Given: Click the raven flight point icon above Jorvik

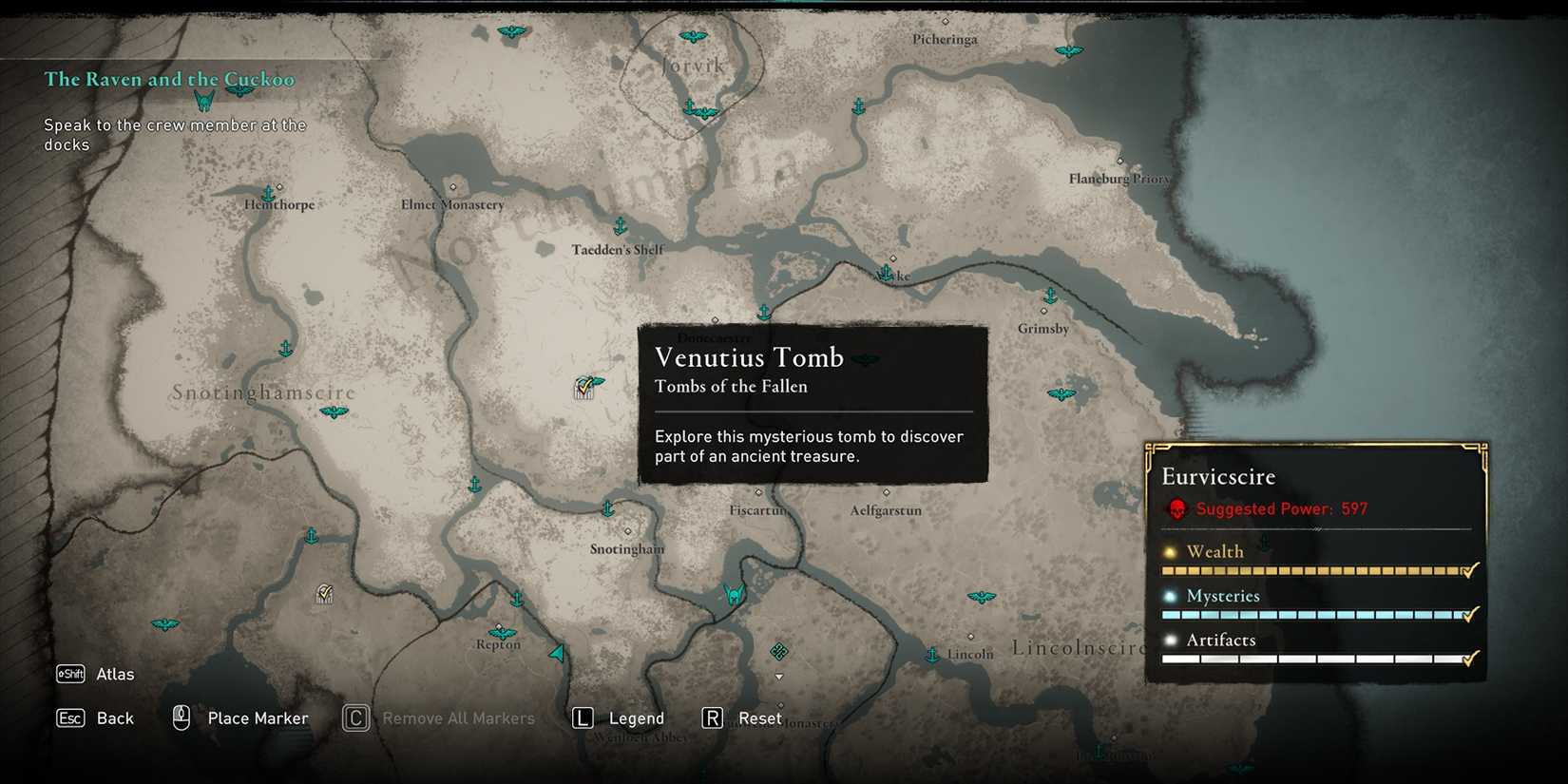Looking at the screenshot, I should click(x=695, y=35).
